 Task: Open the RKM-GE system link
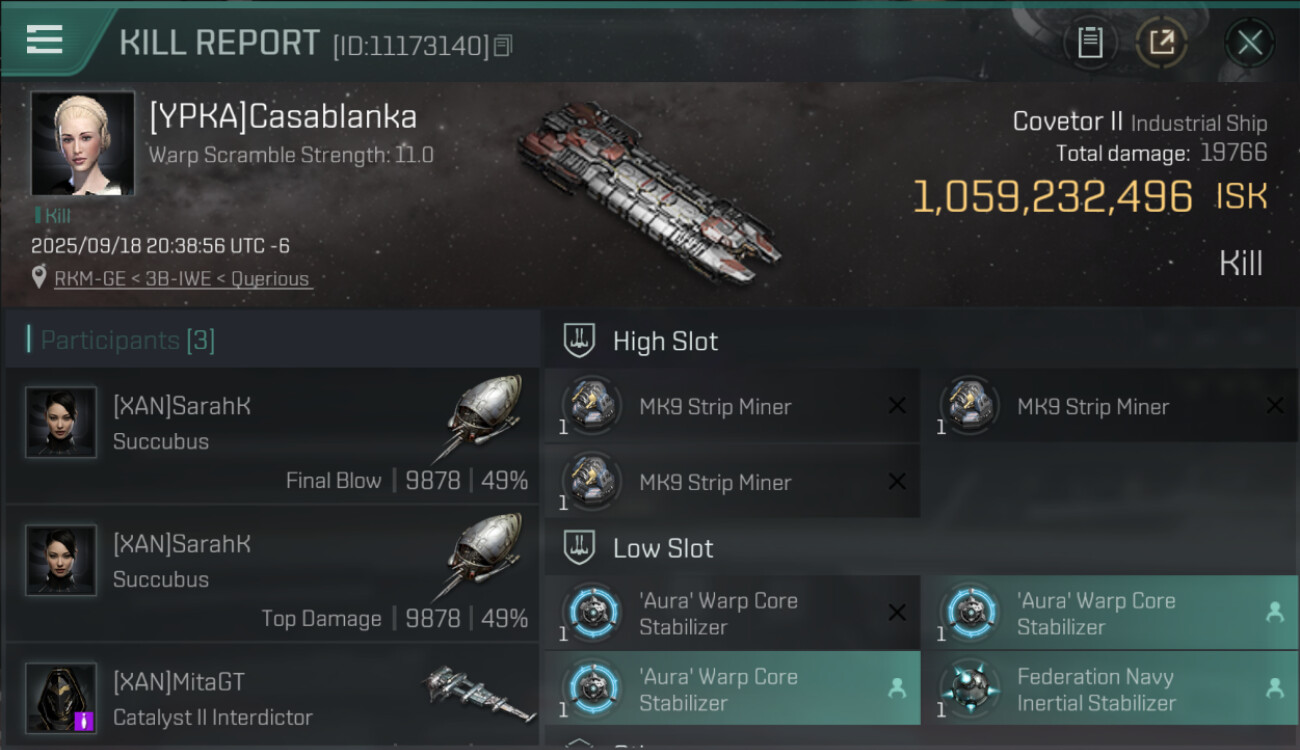(x=88, y=279)
